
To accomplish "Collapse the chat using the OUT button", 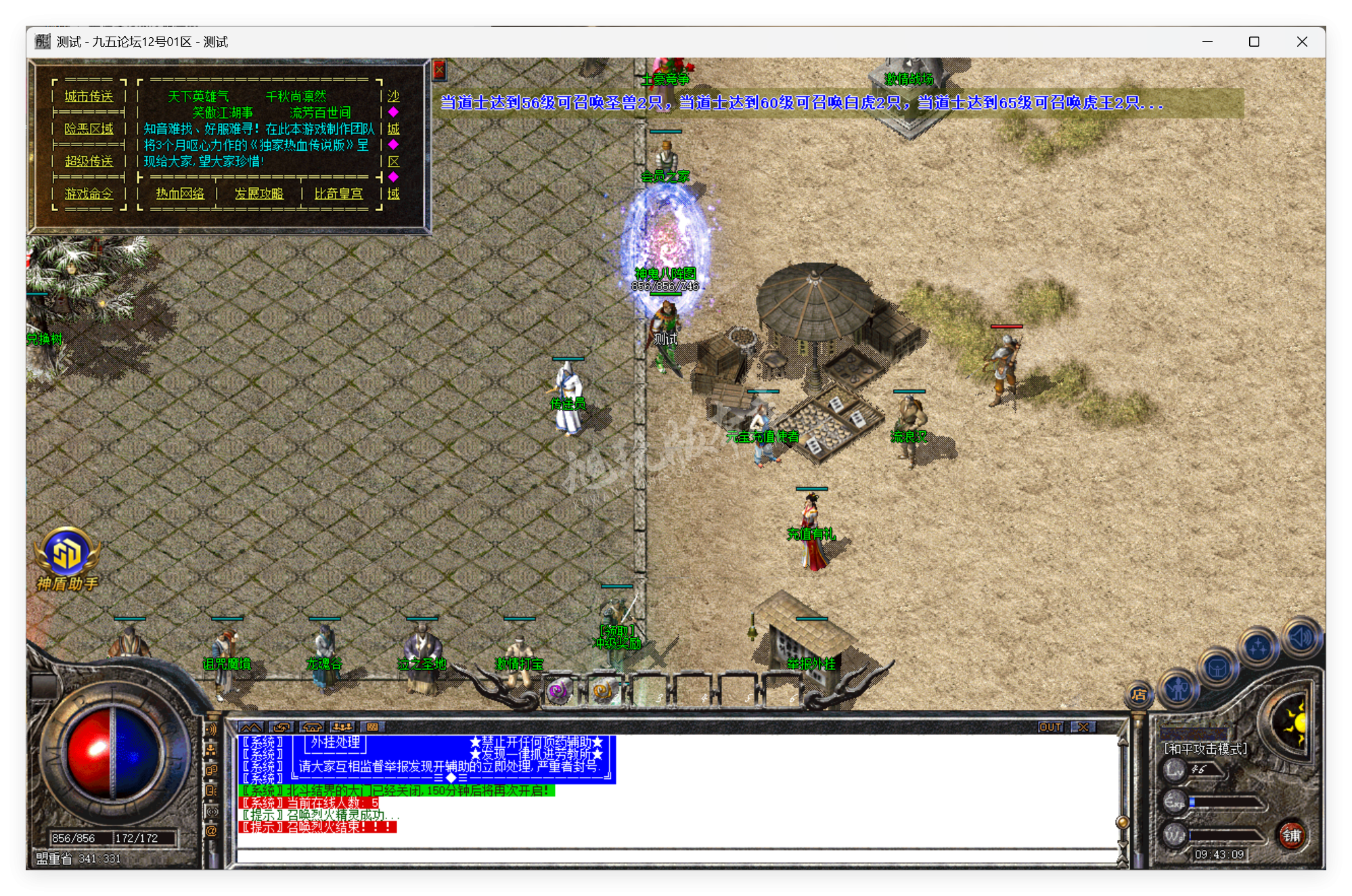I will click(1051, 726).
